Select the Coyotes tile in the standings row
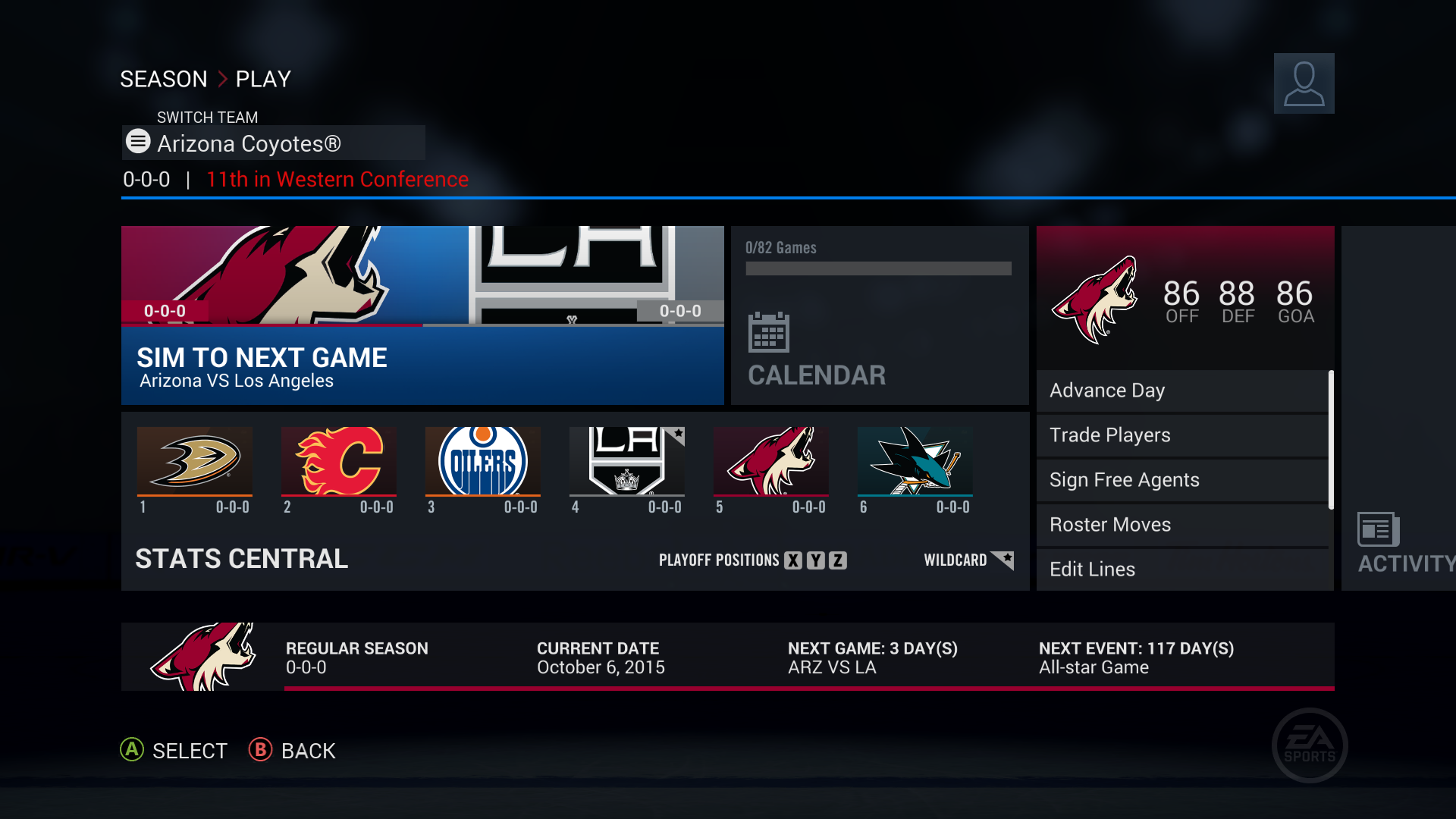 [x=771, y=470]
